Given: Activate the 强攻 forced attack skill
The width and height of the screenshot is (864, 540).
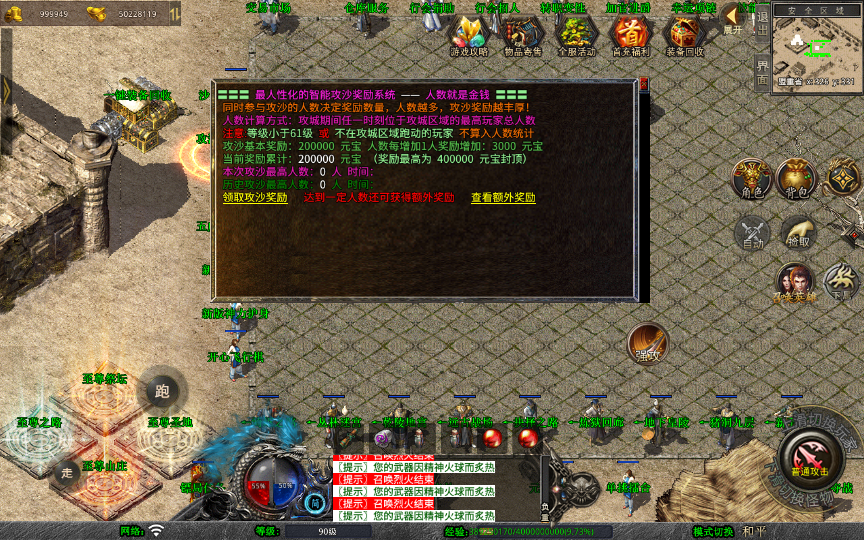Looking at the screenshot, I should [648, 344].
